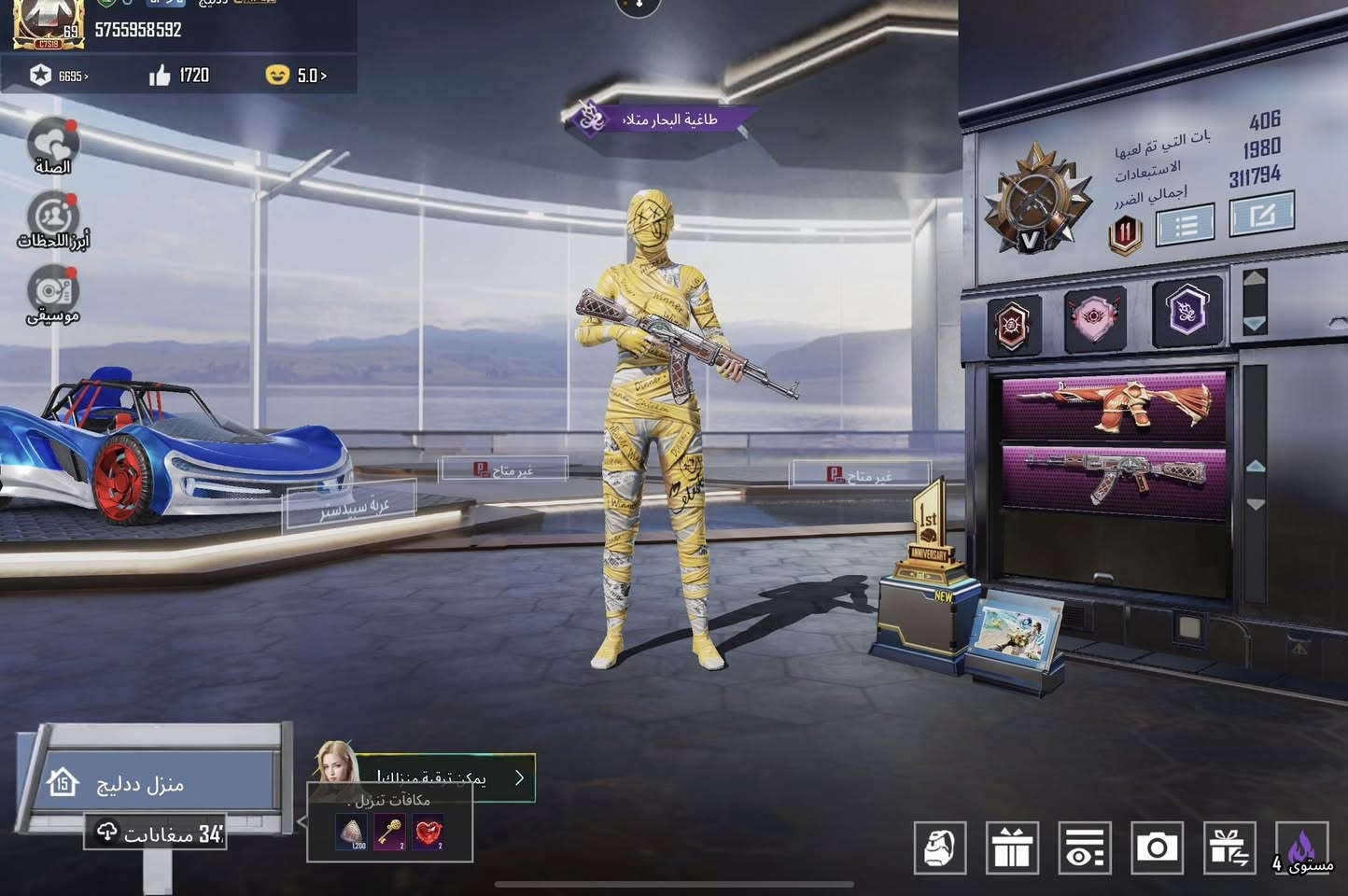This screenshot has width=1348, height=896.
Task: Open the backpack inventory icon
Action: [x=939, y=848]
